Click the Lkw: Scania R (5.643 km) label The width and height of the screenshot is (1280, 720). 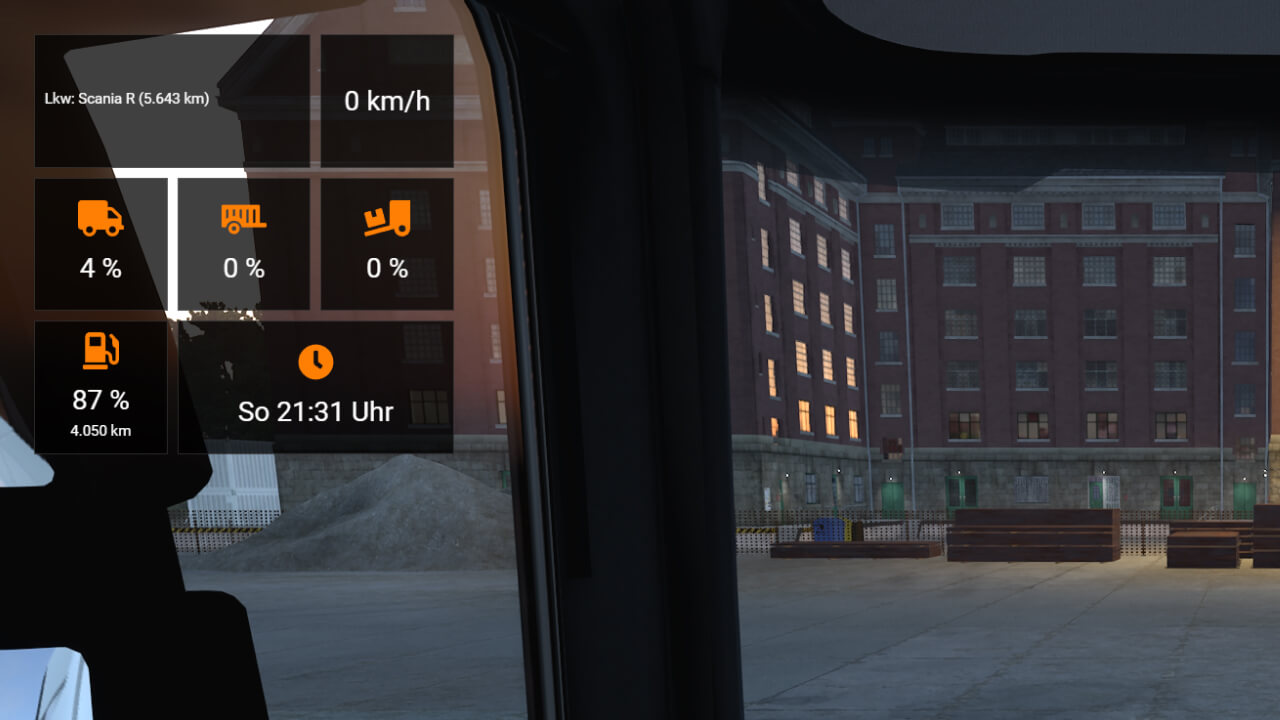128,99
